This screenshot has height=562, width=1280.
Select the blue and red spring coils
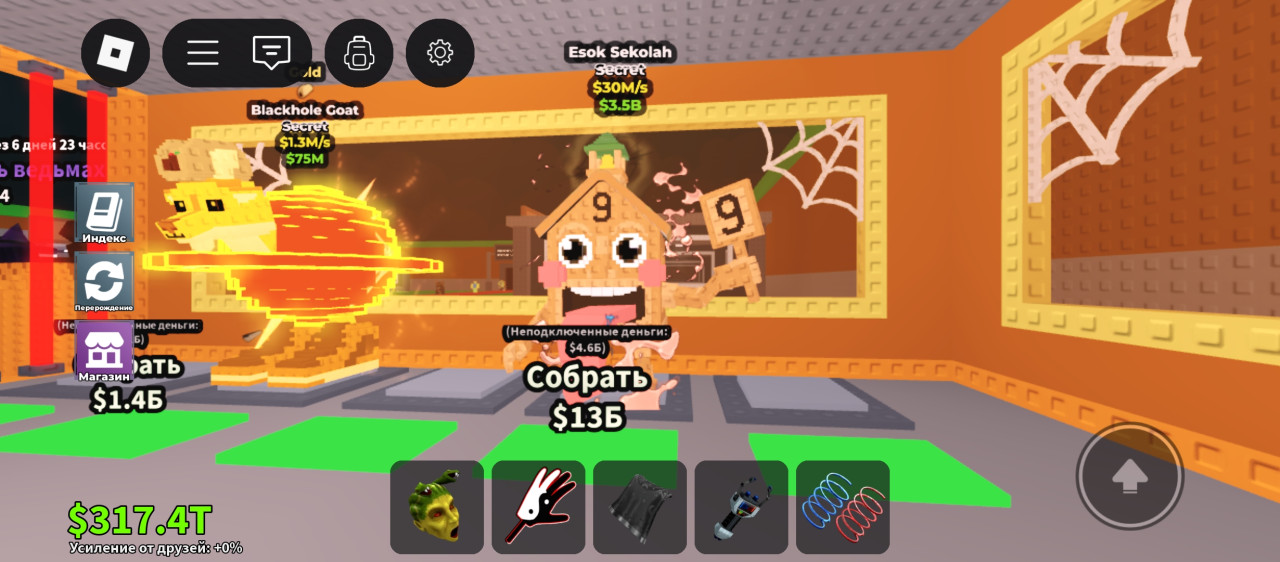(843, 507)
